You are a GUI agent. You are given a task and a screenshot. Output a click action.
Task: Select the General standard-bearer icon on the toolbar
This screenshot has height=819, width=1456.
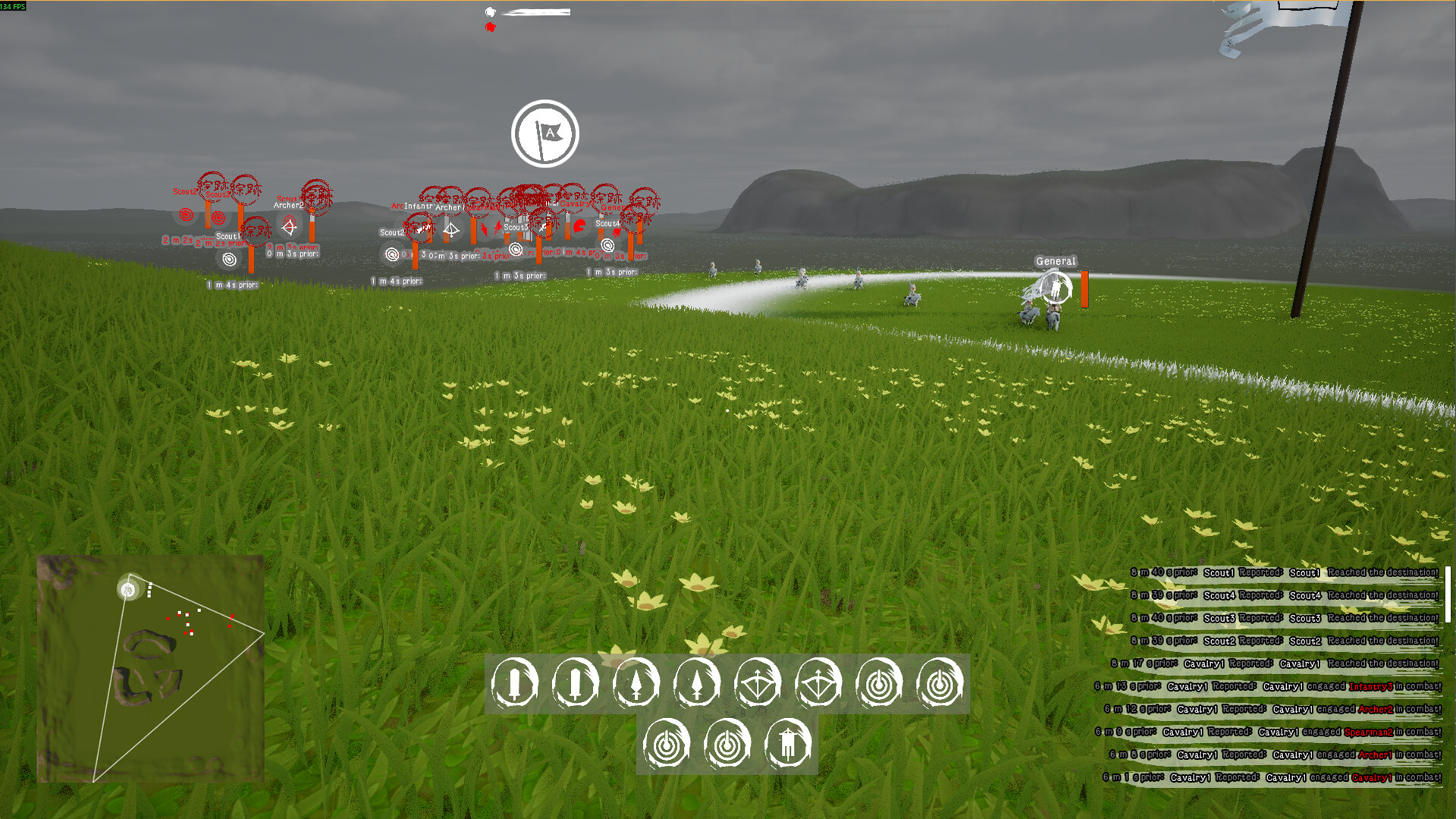(789, 743)
